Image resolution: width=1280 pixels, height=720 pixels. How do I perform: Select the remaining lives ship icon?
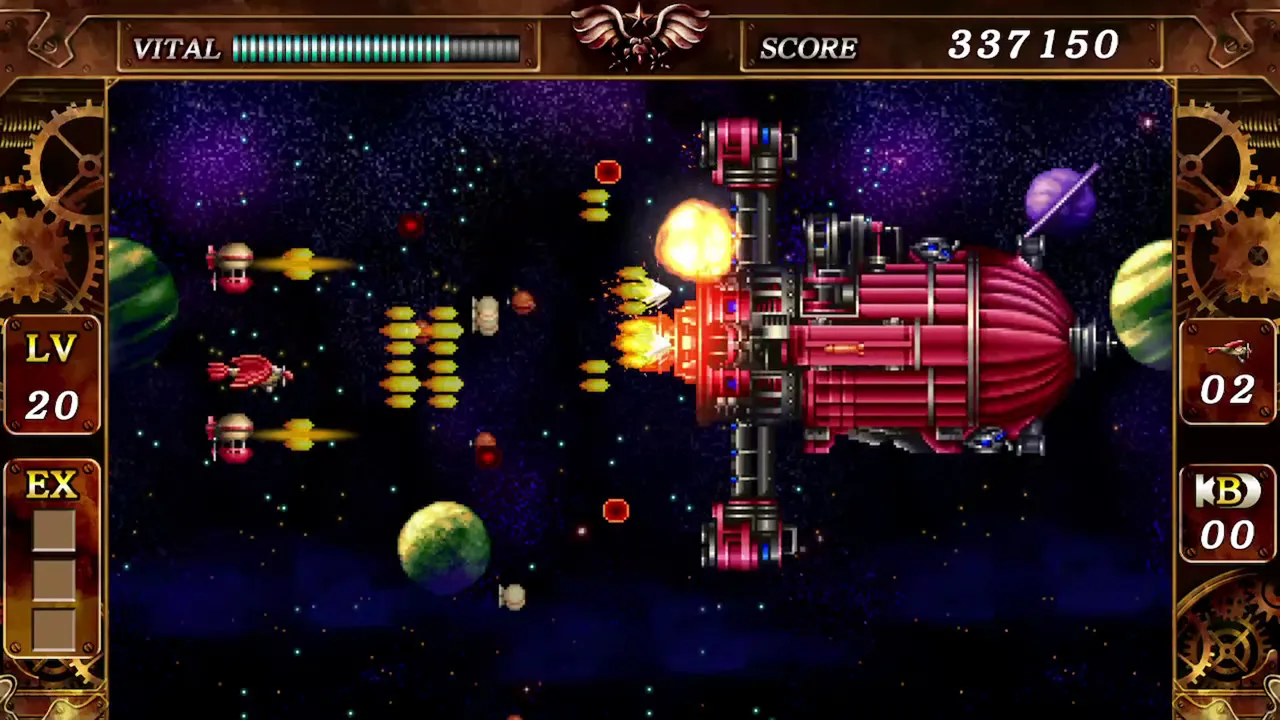coord(1227,350)
